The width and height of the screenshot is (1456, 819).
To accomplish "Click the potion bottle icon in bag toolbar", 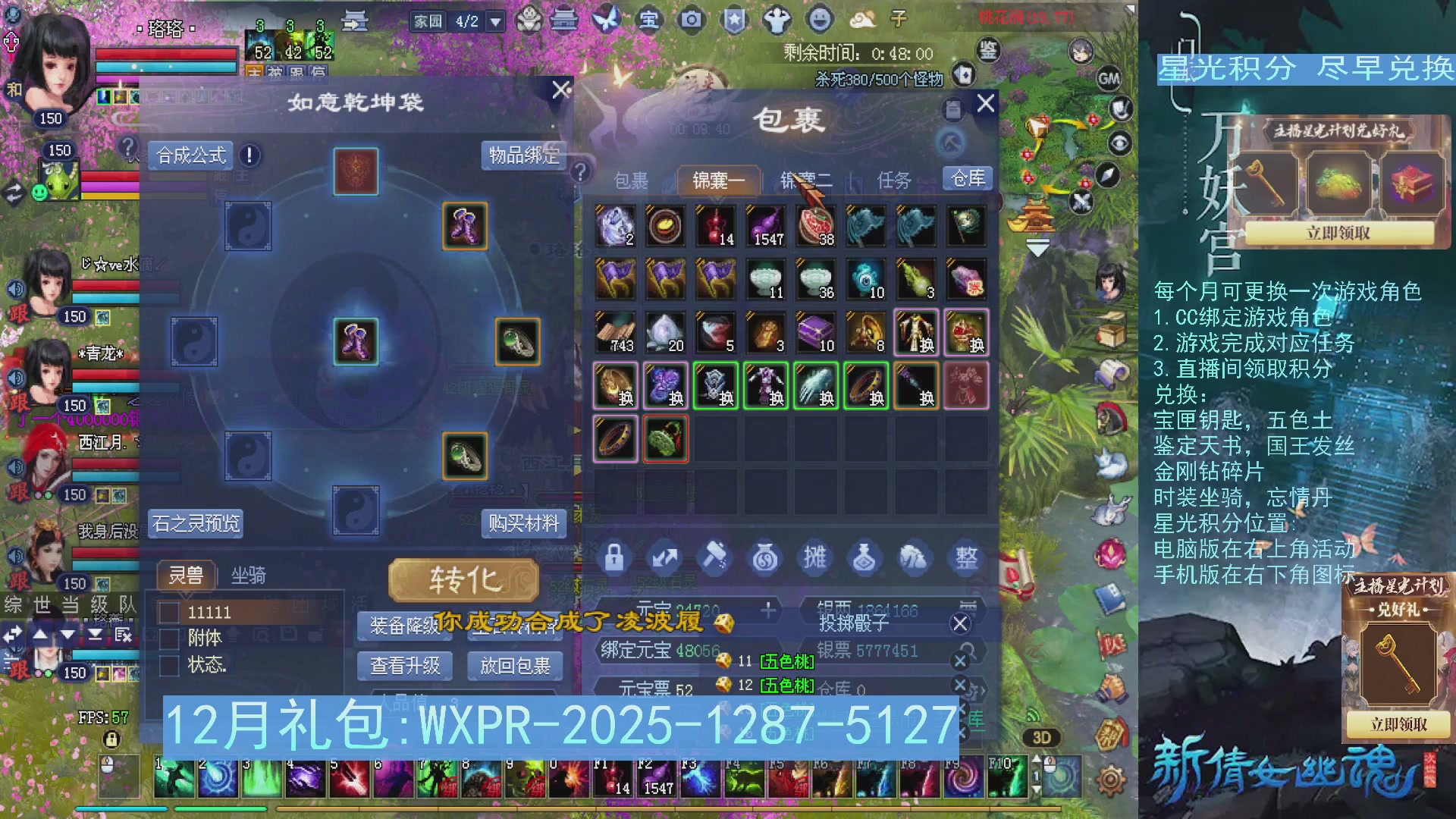I will (x=864, y=557).
